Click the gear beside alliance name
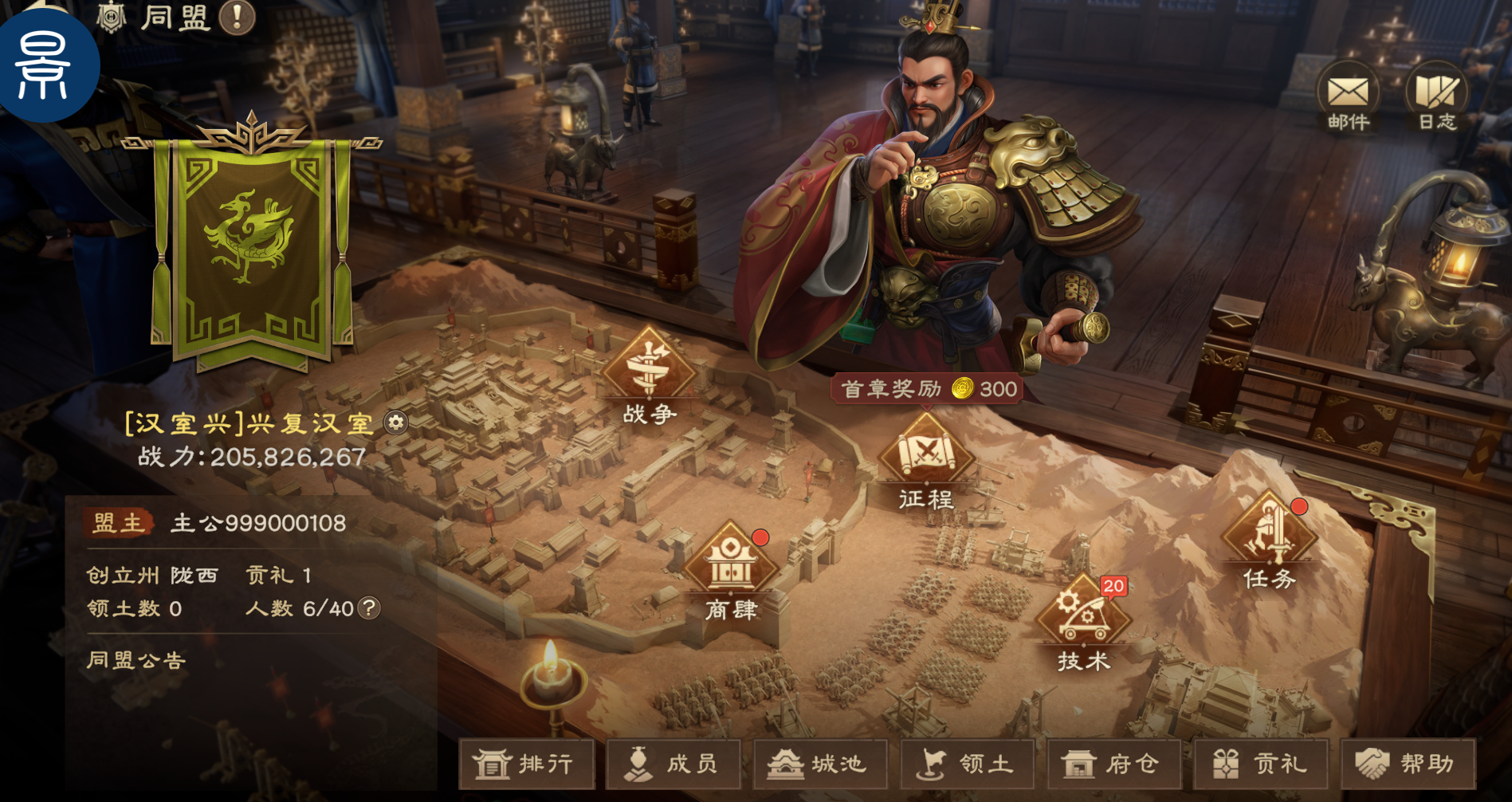This screenshot has width=1512, height=802. (x=396, y=423)
